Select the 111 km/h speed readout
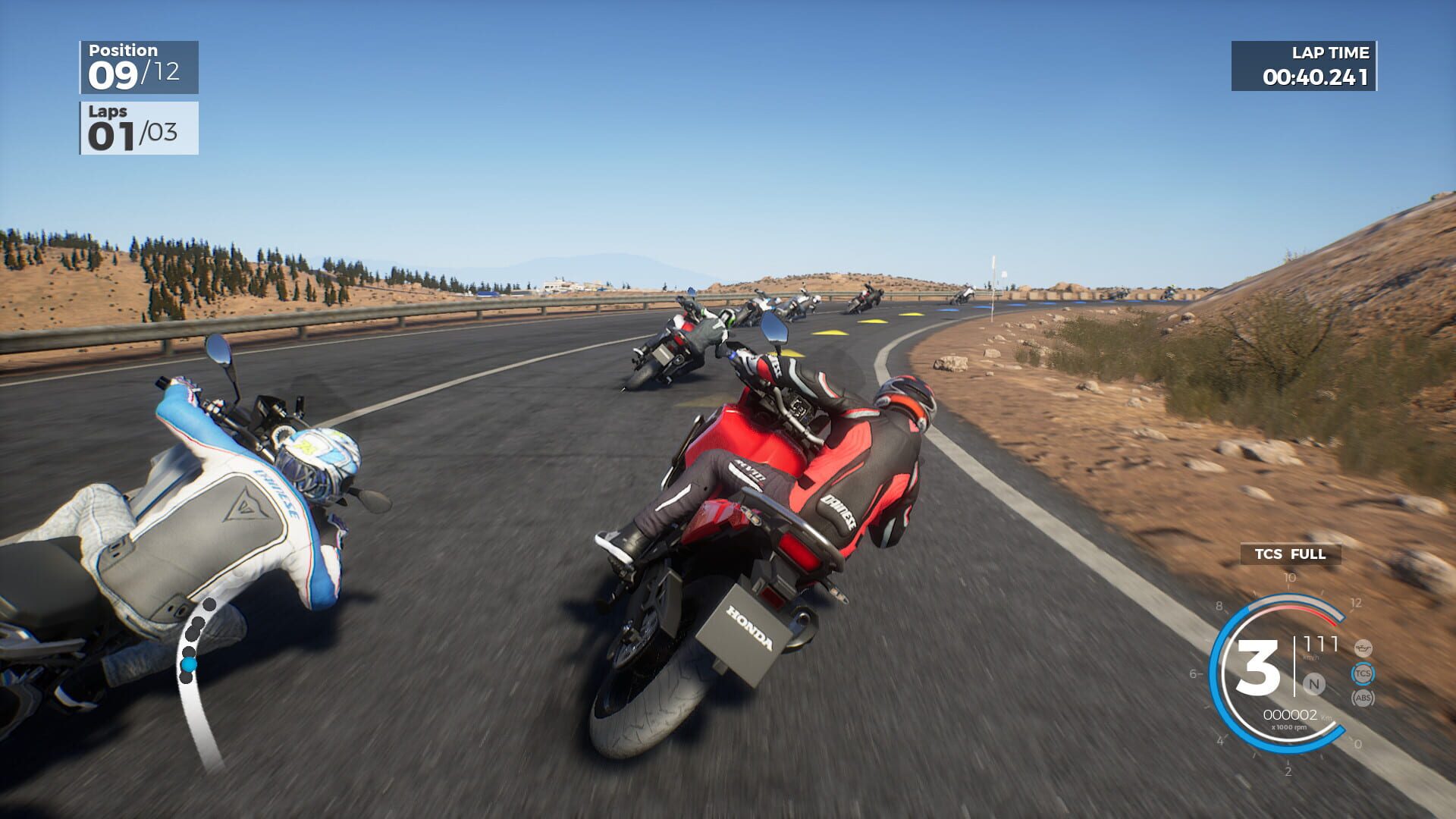This screenshot has height=819, width=1456. (x=1321, y=642)
